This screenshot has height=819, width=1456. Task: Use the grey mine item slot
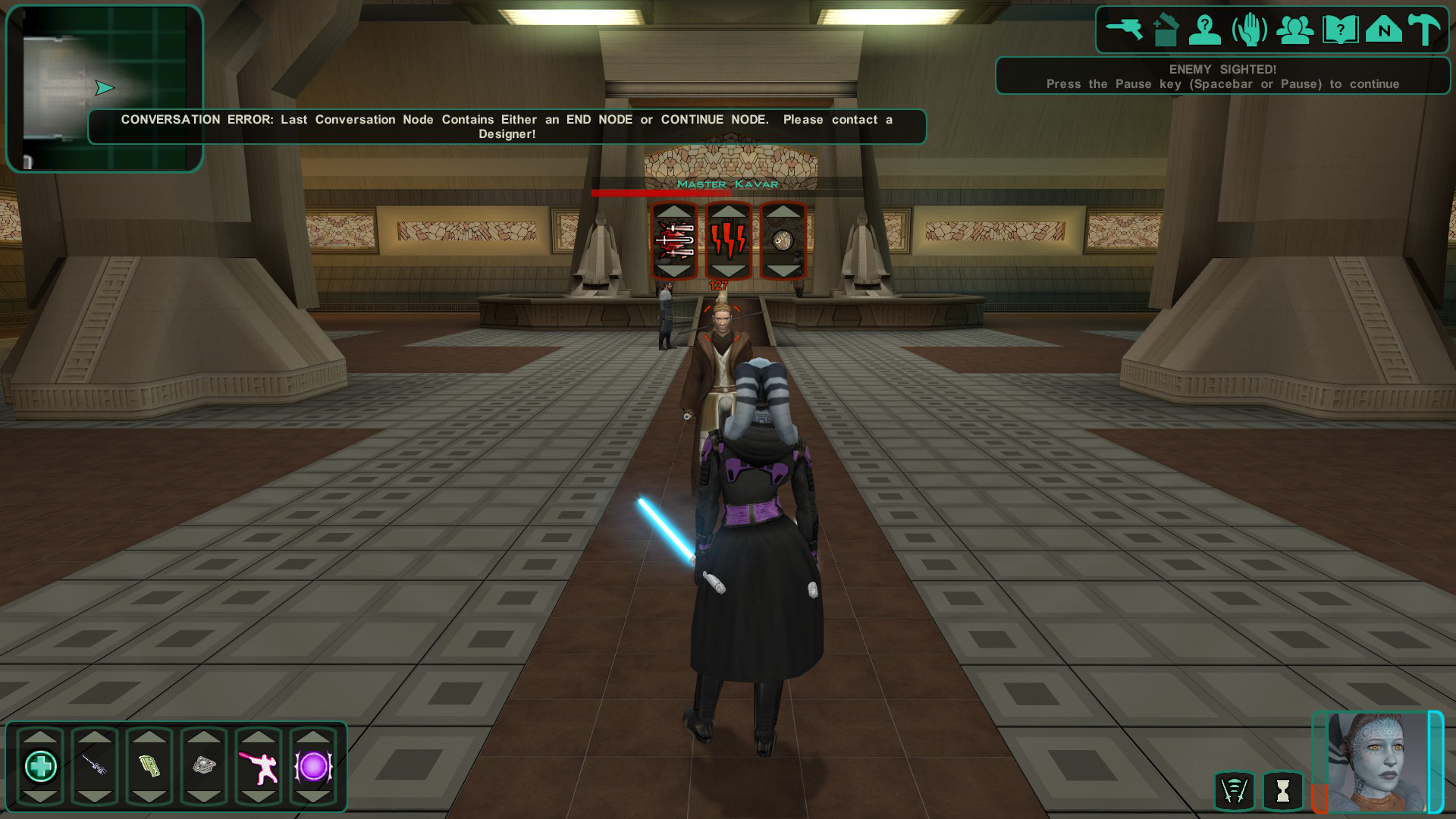click(x=204, y=767)
